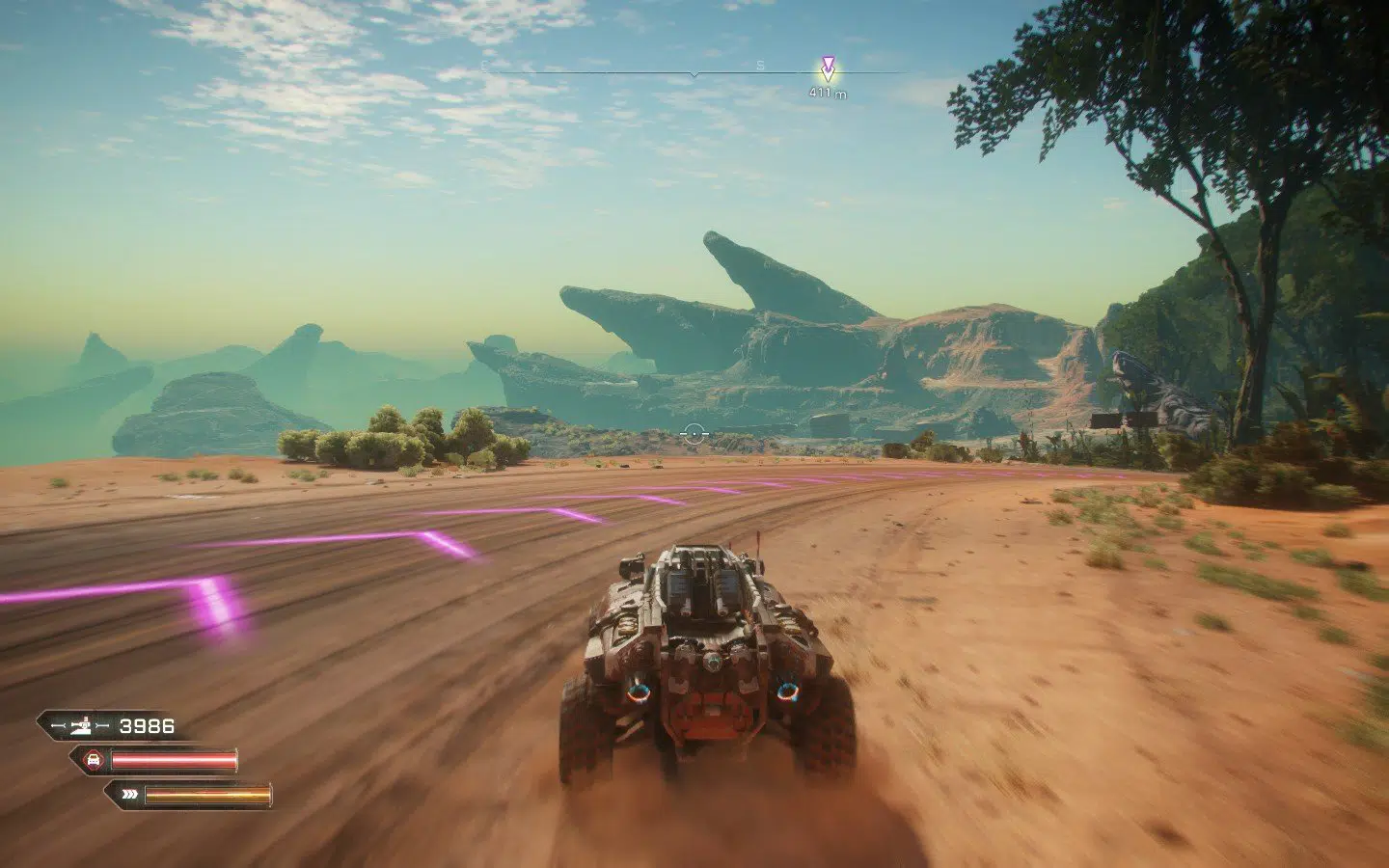
Task: Click the aiming reticle at screen center
Action: click(694, 433)
